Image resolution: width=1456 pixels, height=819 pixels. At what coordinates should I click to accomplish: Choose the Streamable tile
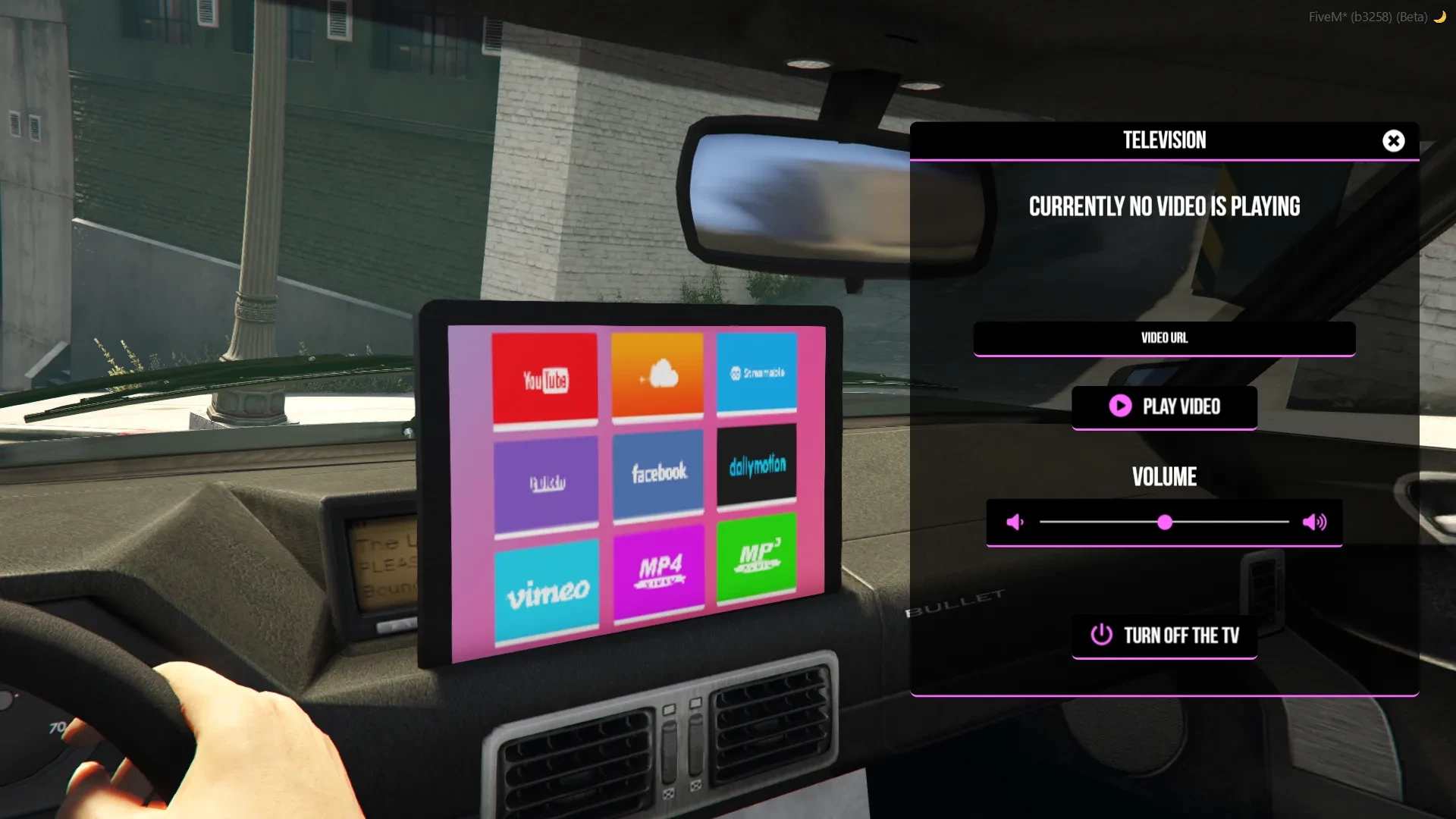756,372
